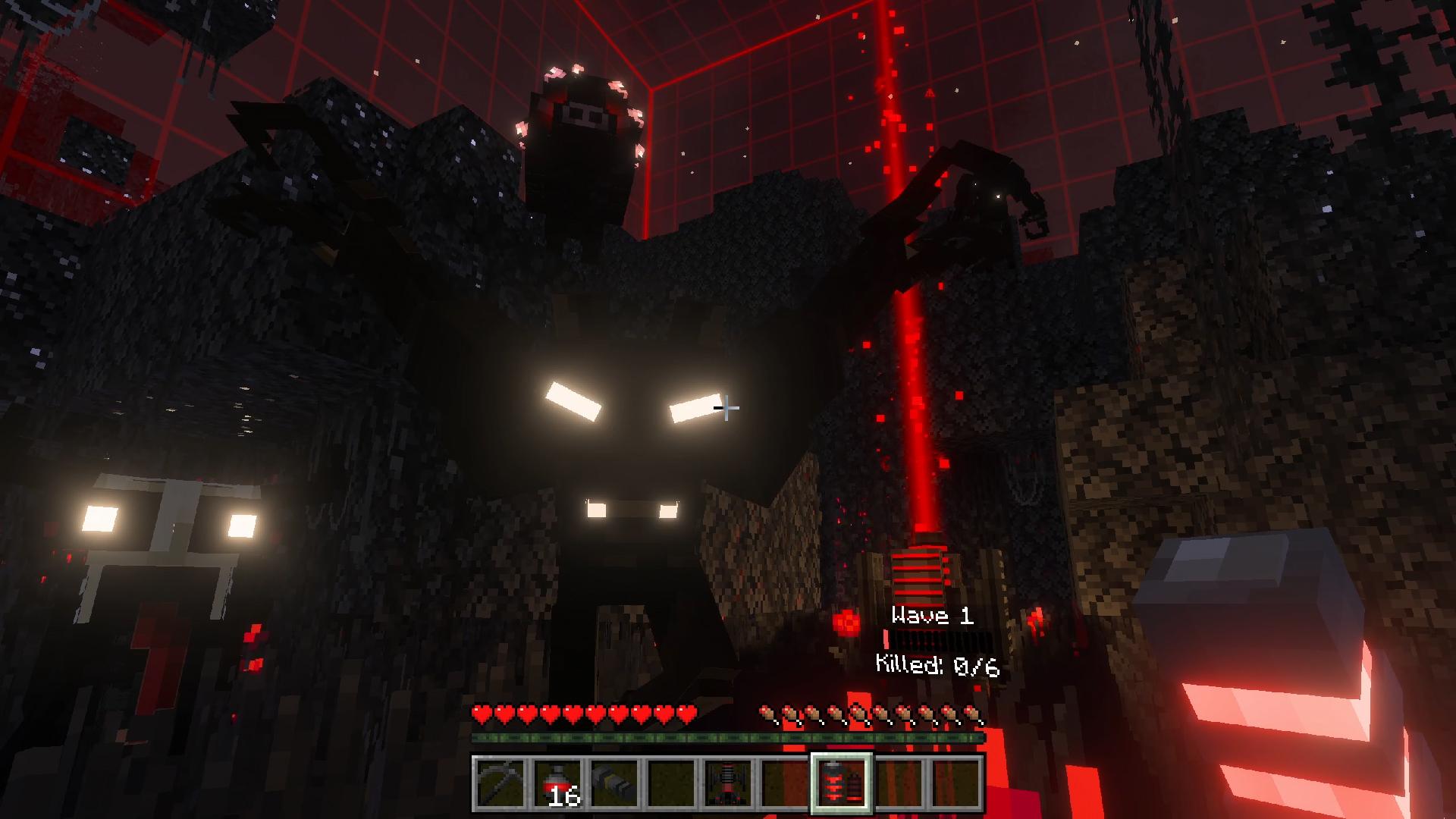Screen dimensions: 1456x819
Task: Click the green experience bar
Action: [728, 737]
